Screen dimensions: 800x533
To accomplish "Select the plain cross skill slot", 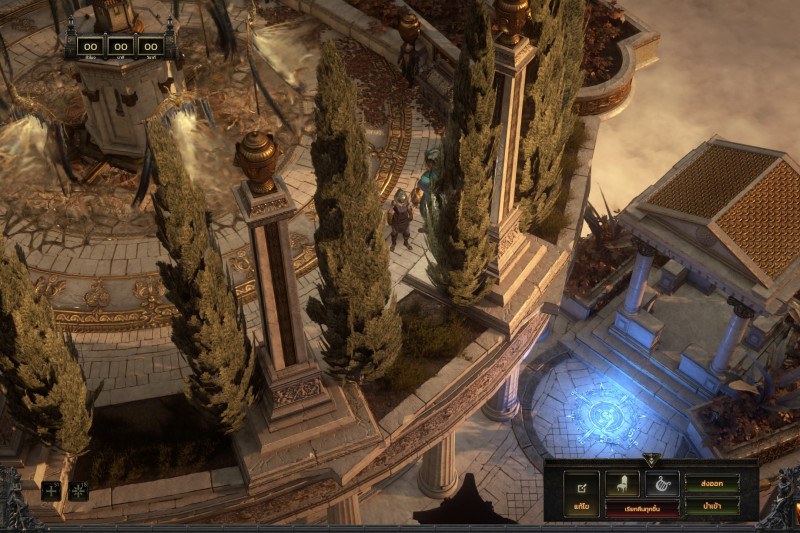I will [x=51, y=490].
